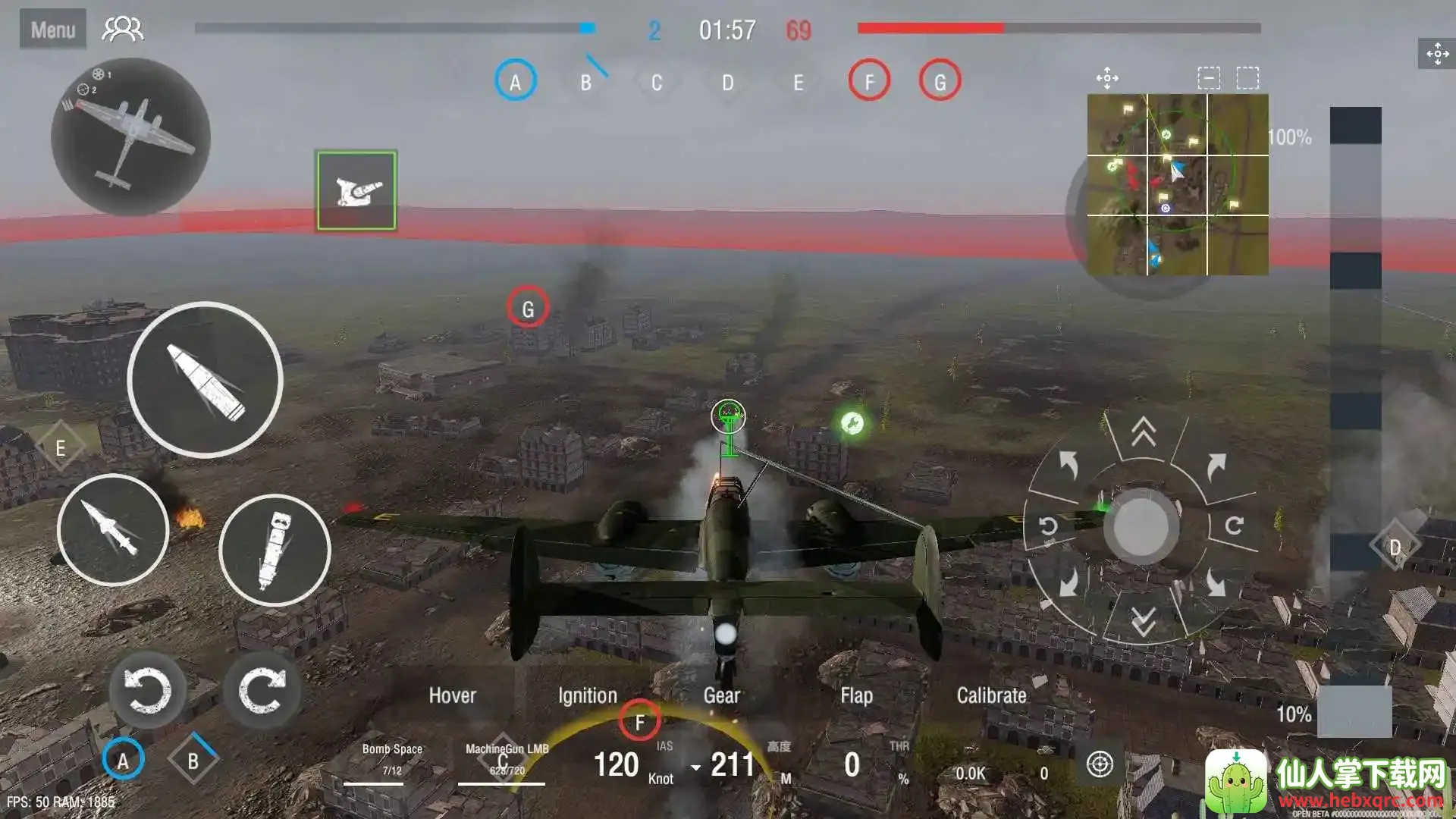The height and width of the screenshot is (819, 1456).
Task: Toggle engine Ignition
Action: (x=587, y=695)
